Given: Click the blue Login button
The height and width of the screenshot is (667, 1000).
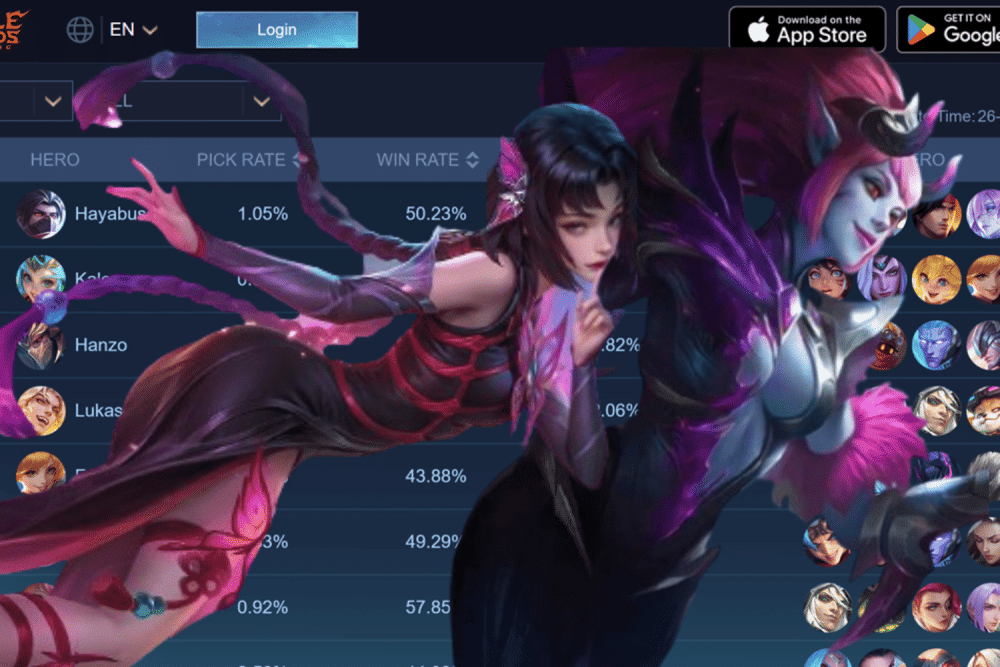Looking at the screenshot, I should (x=276, y=30).
